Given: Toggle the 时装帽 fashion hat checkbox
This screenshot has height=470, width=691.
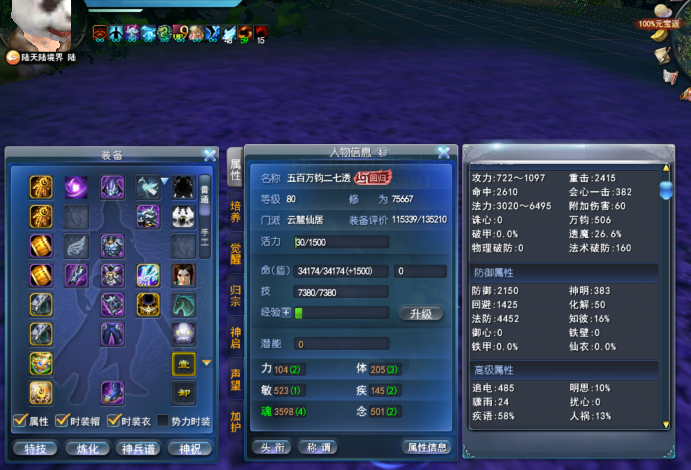Looking at the screenshot, I should pyautogui.click(x=61, y=421).
